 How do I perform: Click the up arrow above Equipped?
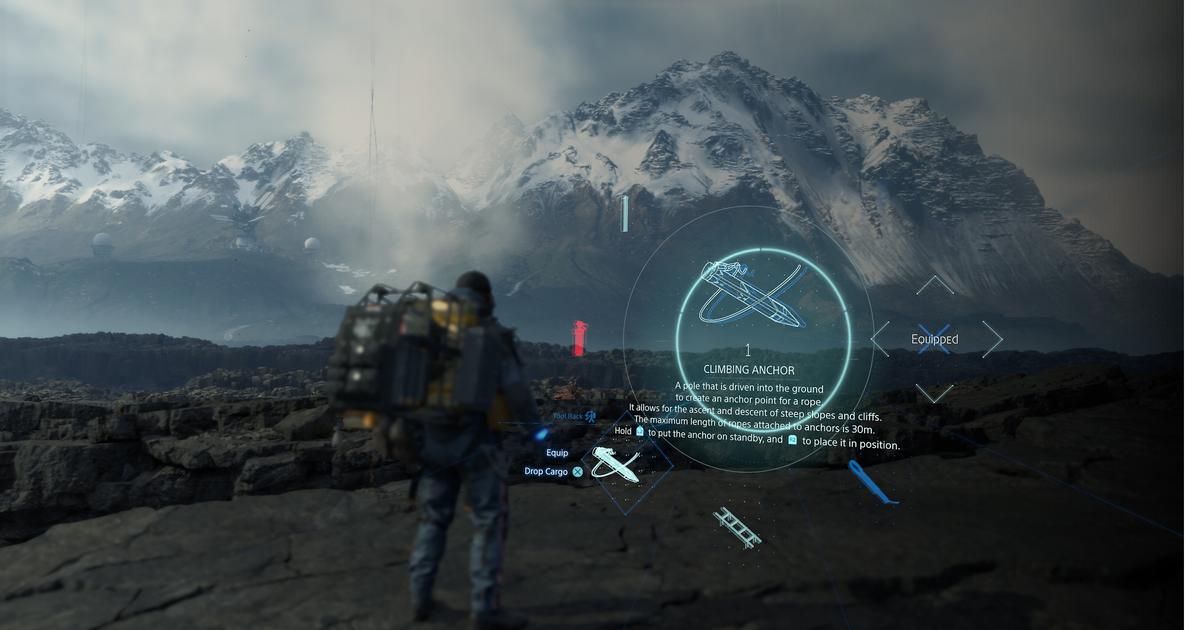coord(935,286)
